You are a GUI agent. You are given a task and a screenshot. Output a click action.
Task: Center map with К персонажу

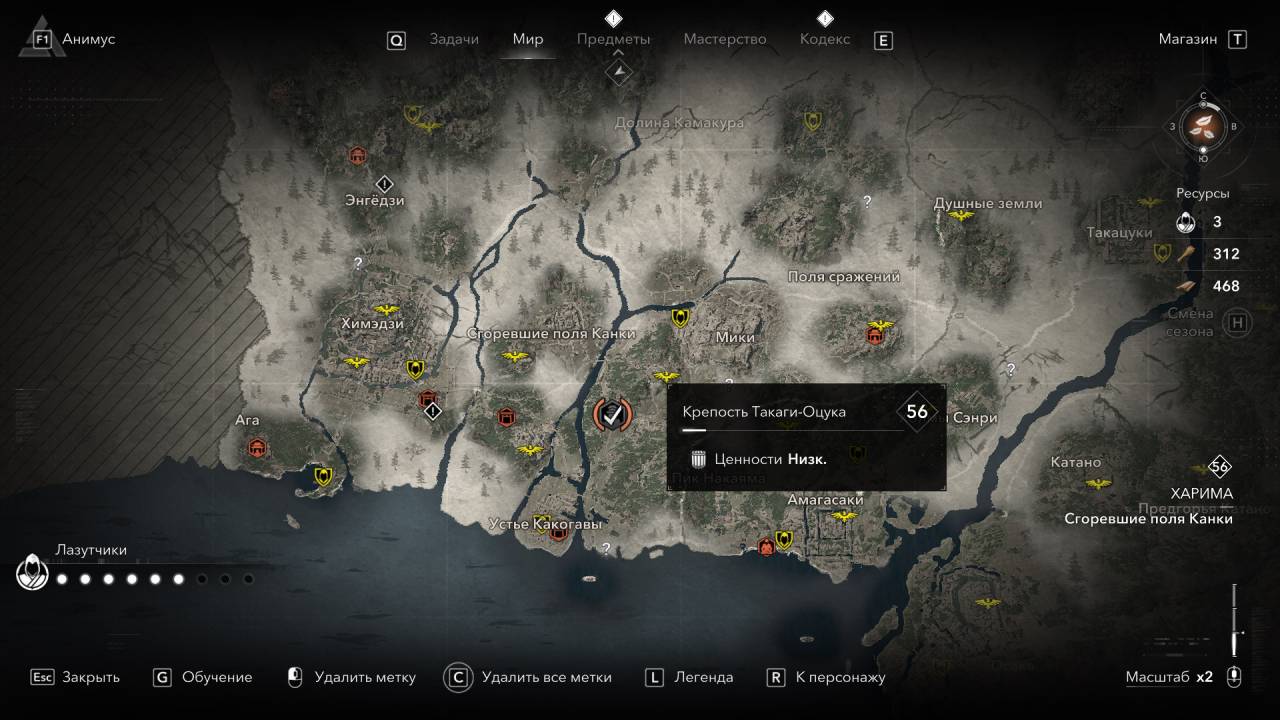[826, 677]
